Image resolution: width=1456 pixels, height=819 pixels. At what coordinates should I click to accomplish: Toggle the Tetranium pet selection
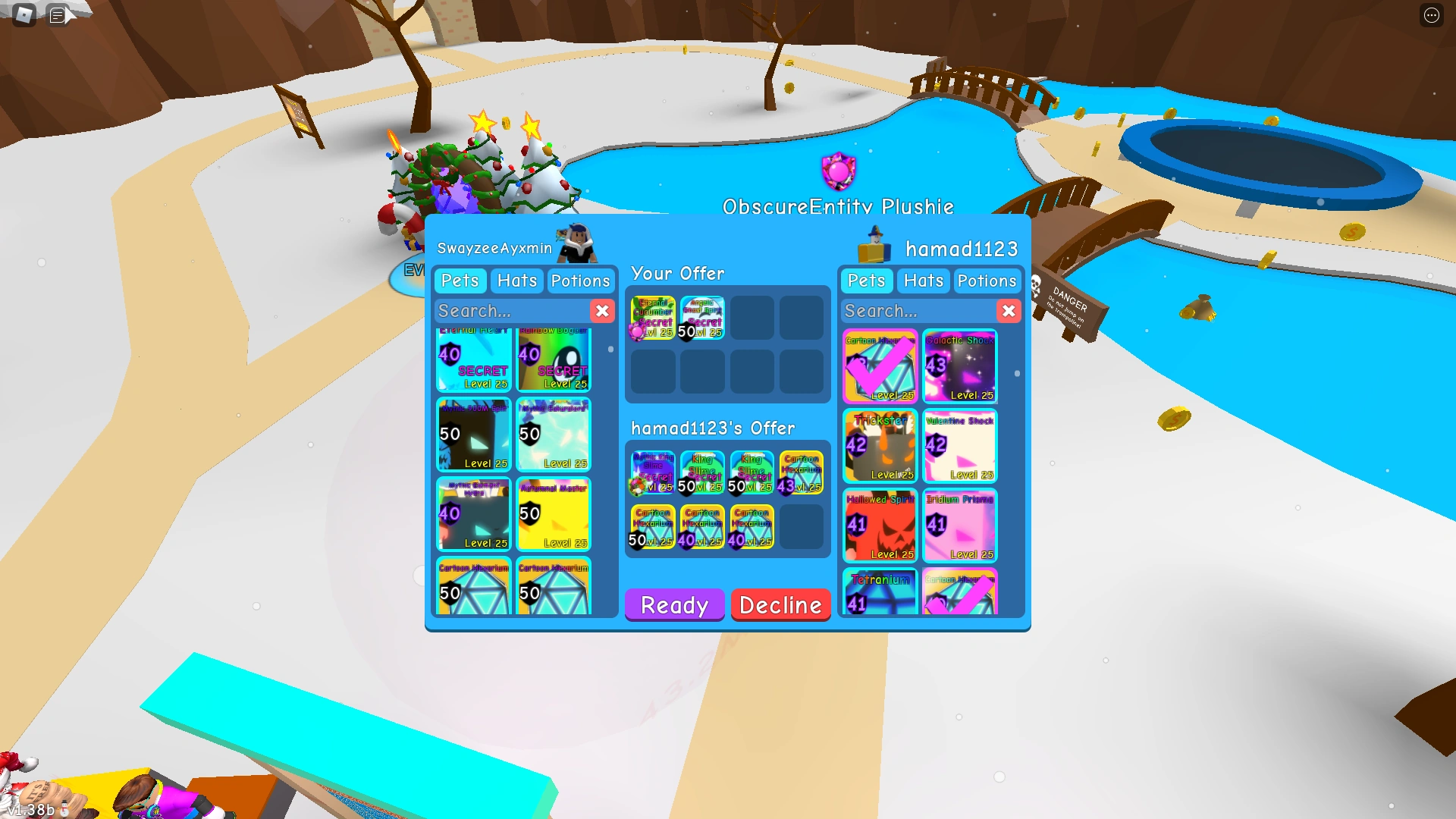tap(880, 595)
